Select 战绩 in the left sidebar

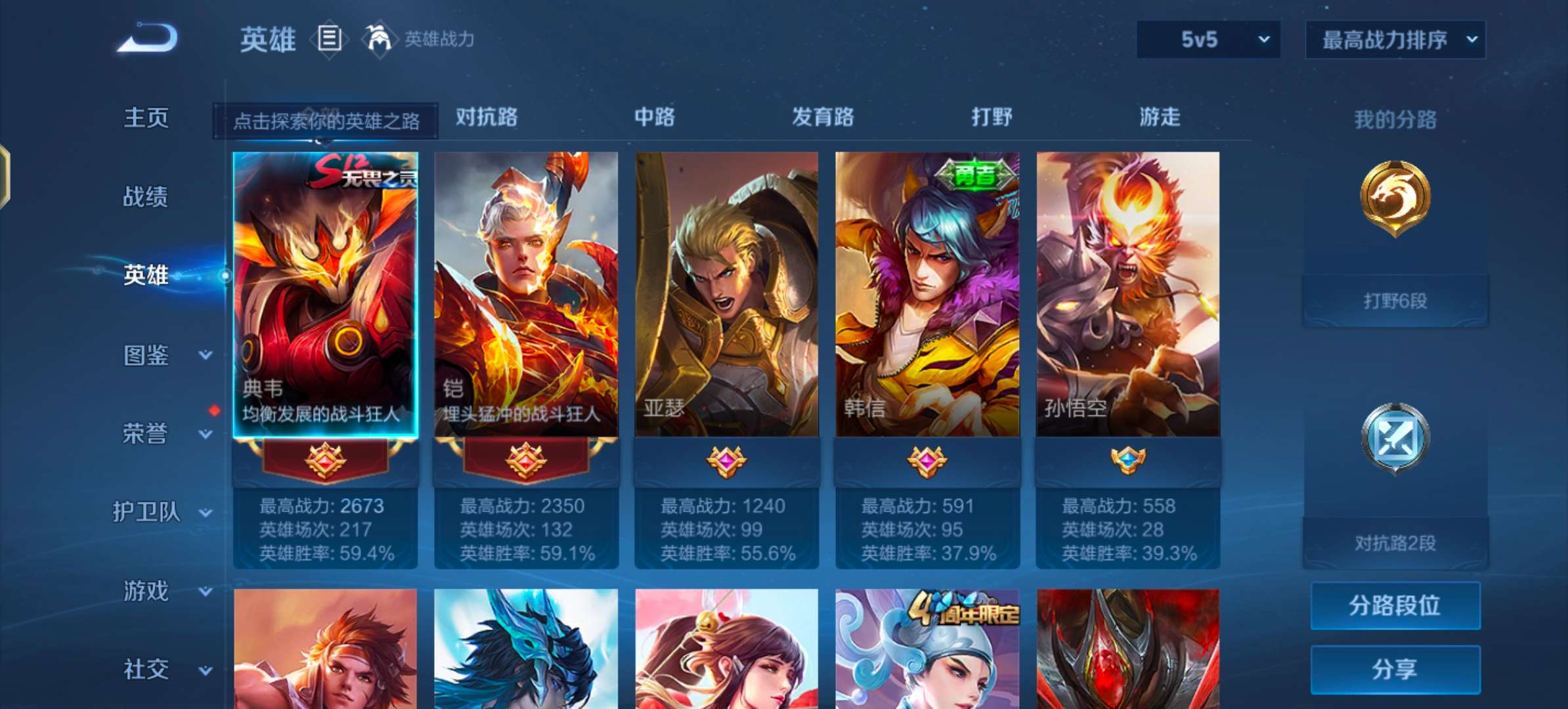point(144,197)
